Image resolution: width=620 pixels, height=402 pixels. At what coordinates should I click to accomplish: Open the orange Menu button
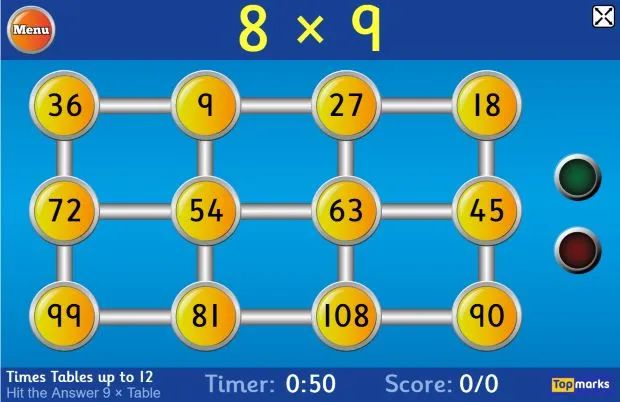point(31,30)
